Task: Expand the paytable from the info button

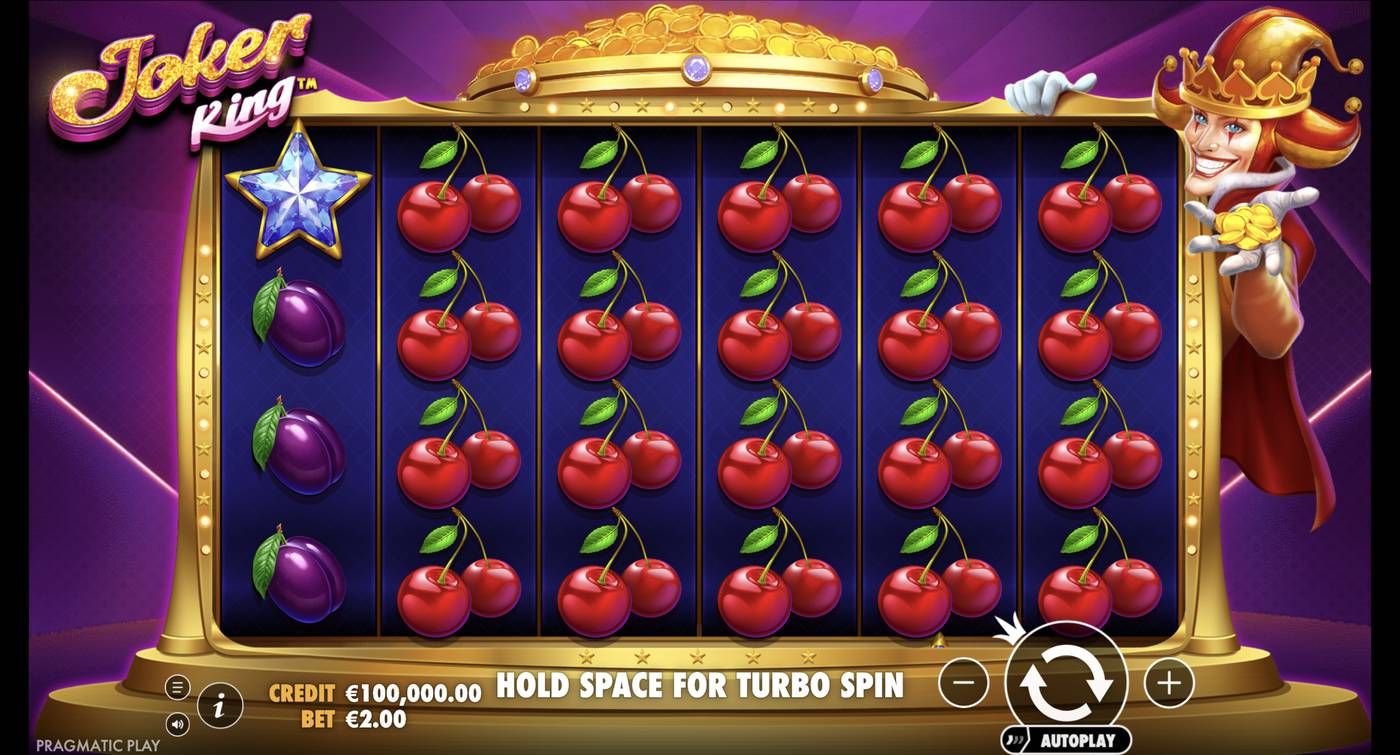Action: (x=220, y=704)
